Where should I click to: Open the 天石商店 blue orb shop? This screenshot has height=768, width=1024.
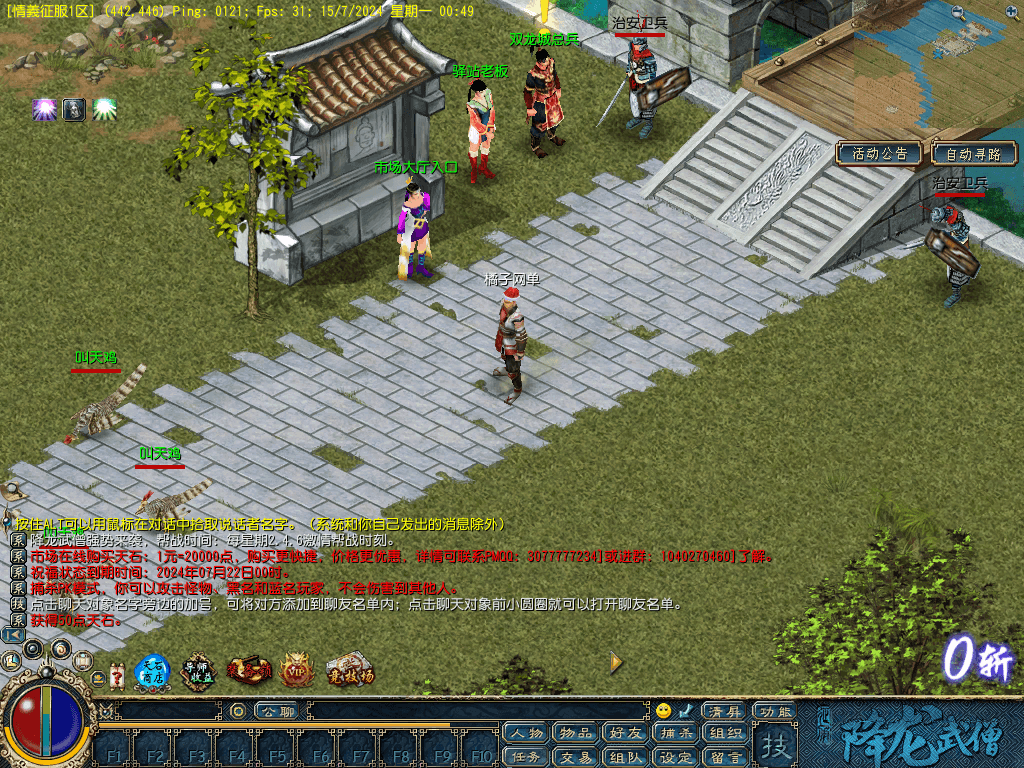(x=152, y=671)
